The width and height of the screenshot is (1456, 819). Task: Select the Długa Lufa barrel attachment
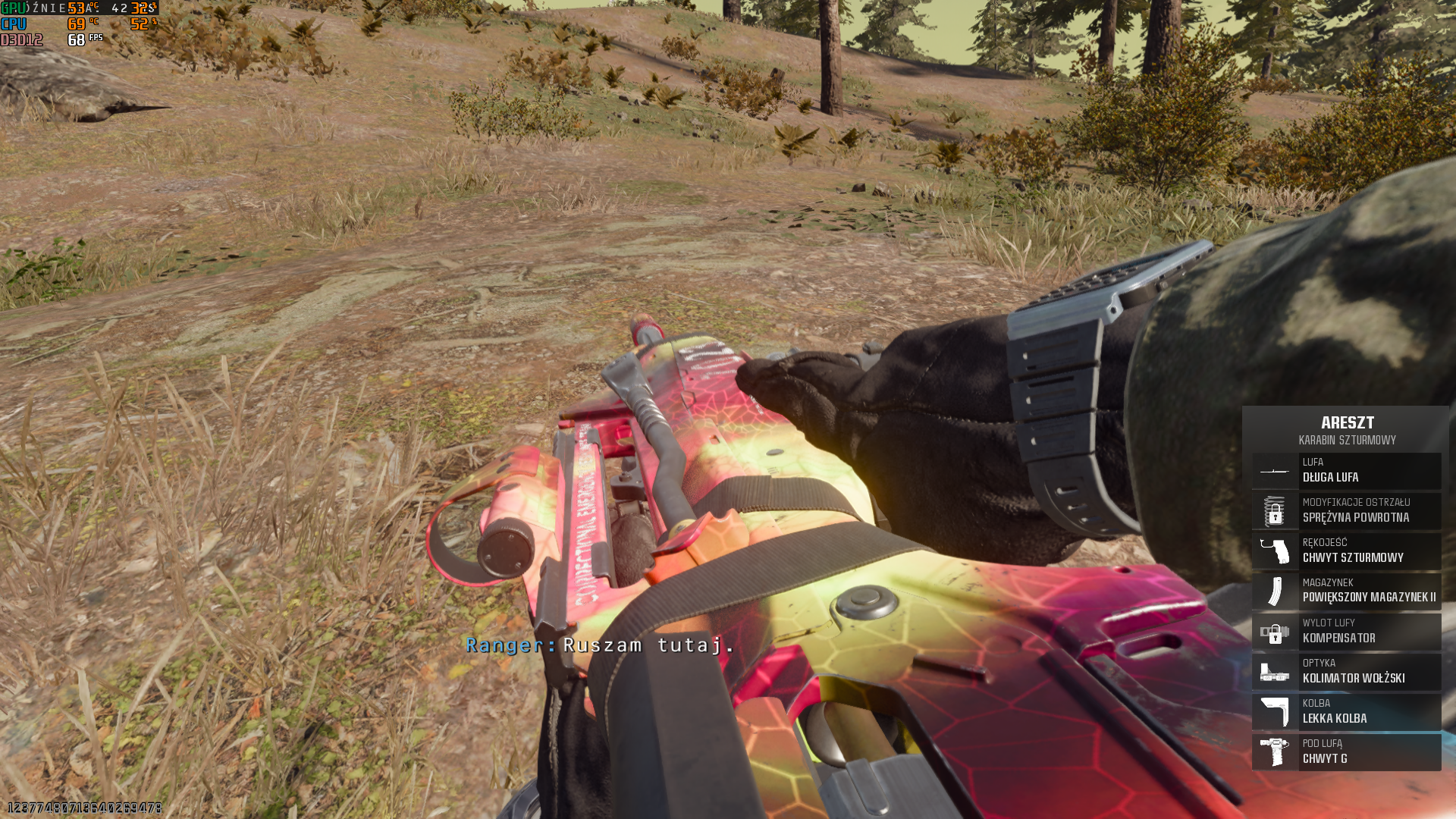pos(1346,471)
